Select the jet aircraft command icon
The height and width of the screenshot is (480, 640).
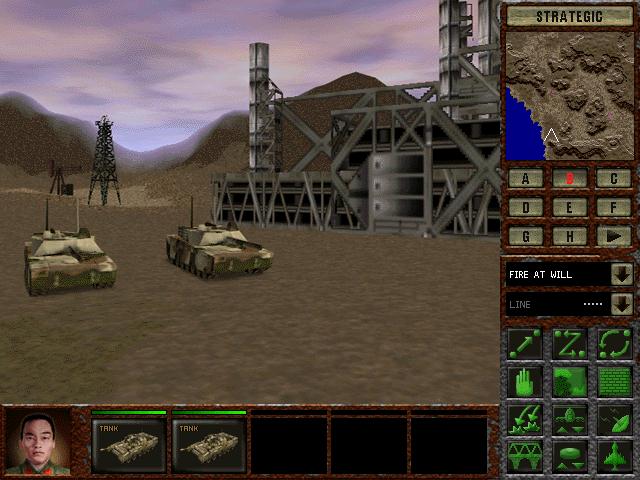pos(614,455)
